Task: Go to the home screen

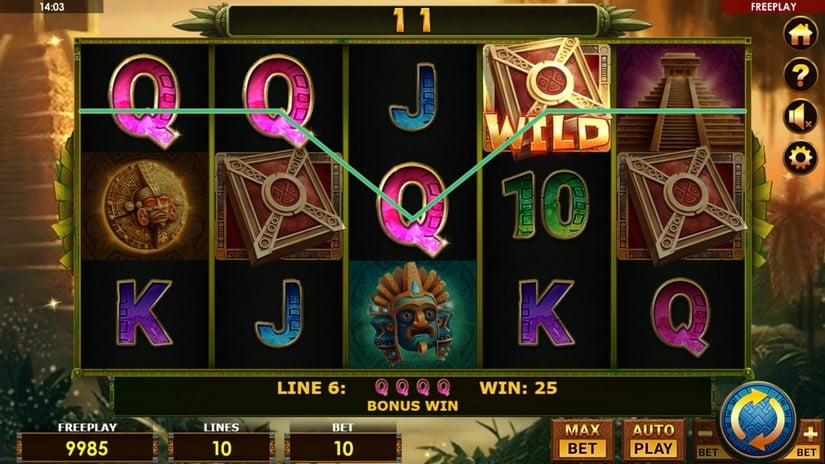Action: [799, 33]
